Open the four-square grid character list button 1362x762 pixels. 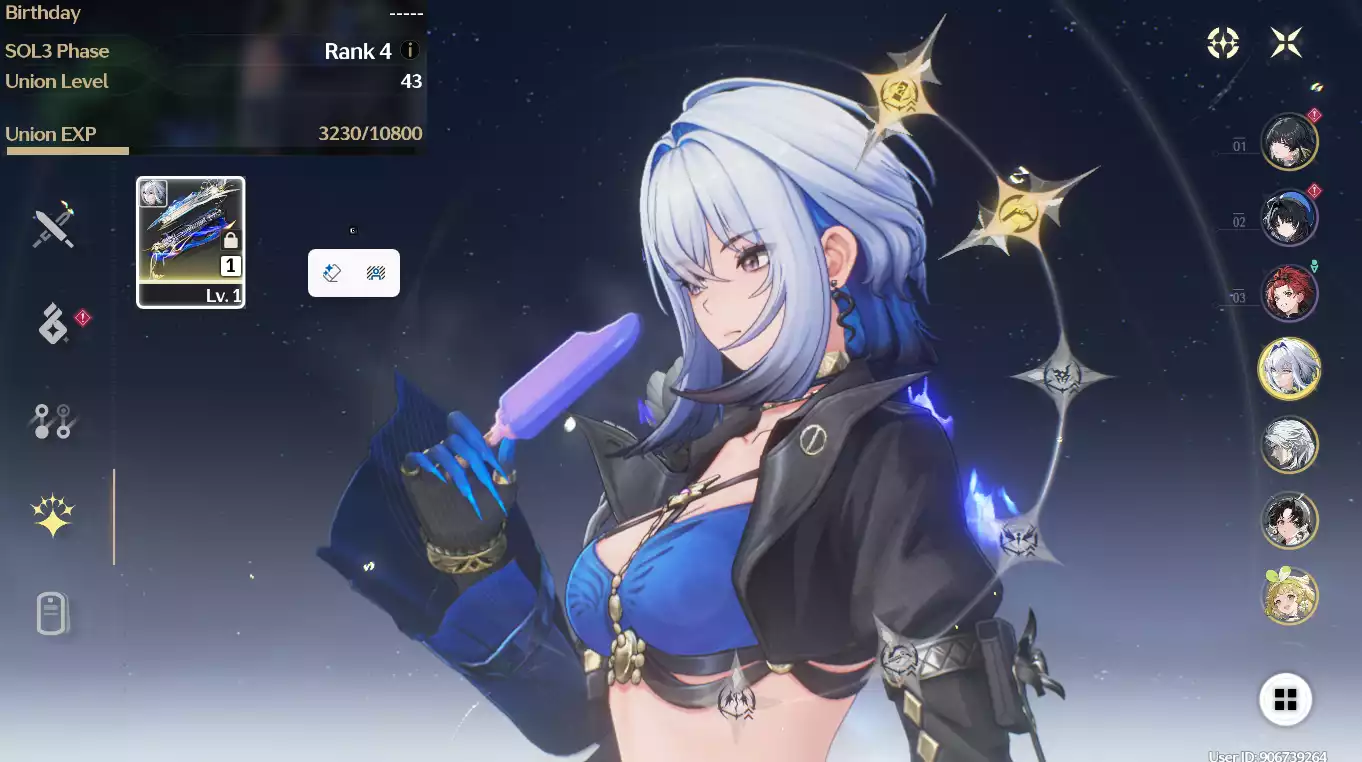[x=1285, y=699]
